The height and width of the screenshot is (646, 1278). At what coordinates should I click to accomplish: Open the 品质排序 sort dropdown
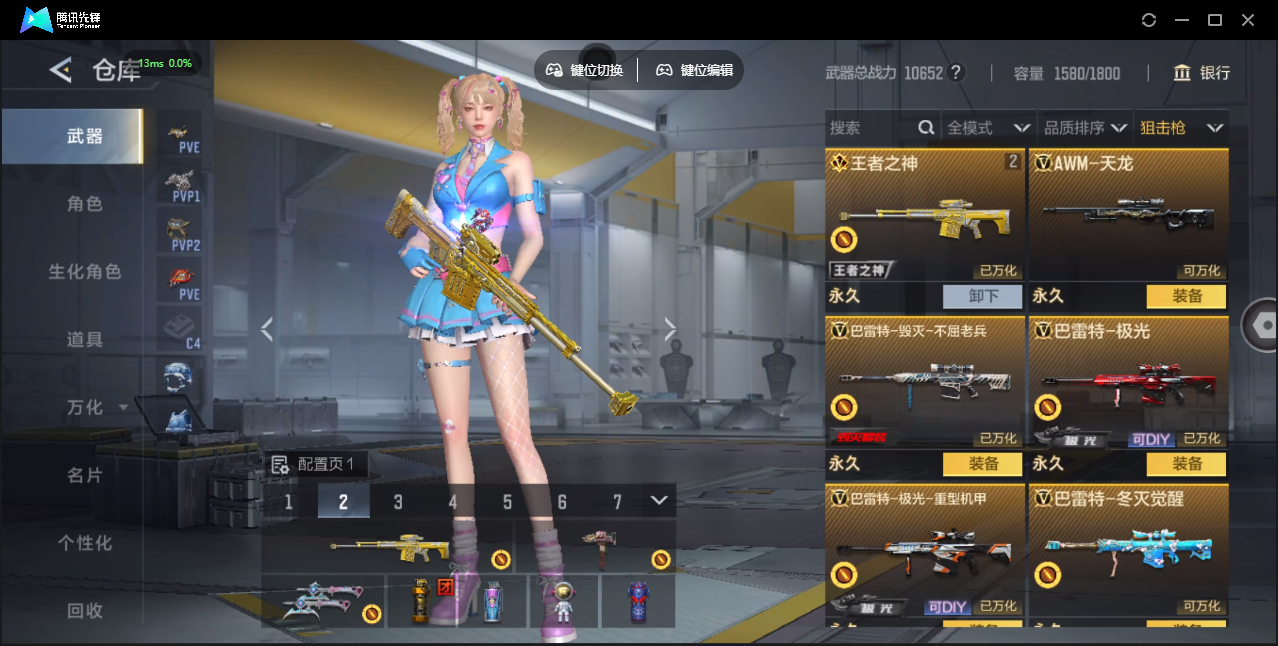(1085, 128)
